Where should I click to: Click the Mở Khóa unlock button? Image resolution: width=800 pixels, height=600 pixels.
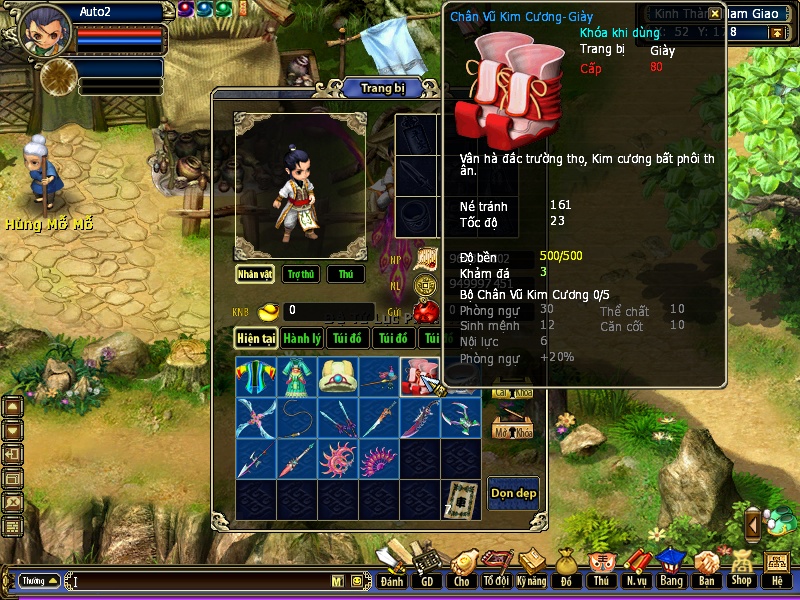coord(511,431)
